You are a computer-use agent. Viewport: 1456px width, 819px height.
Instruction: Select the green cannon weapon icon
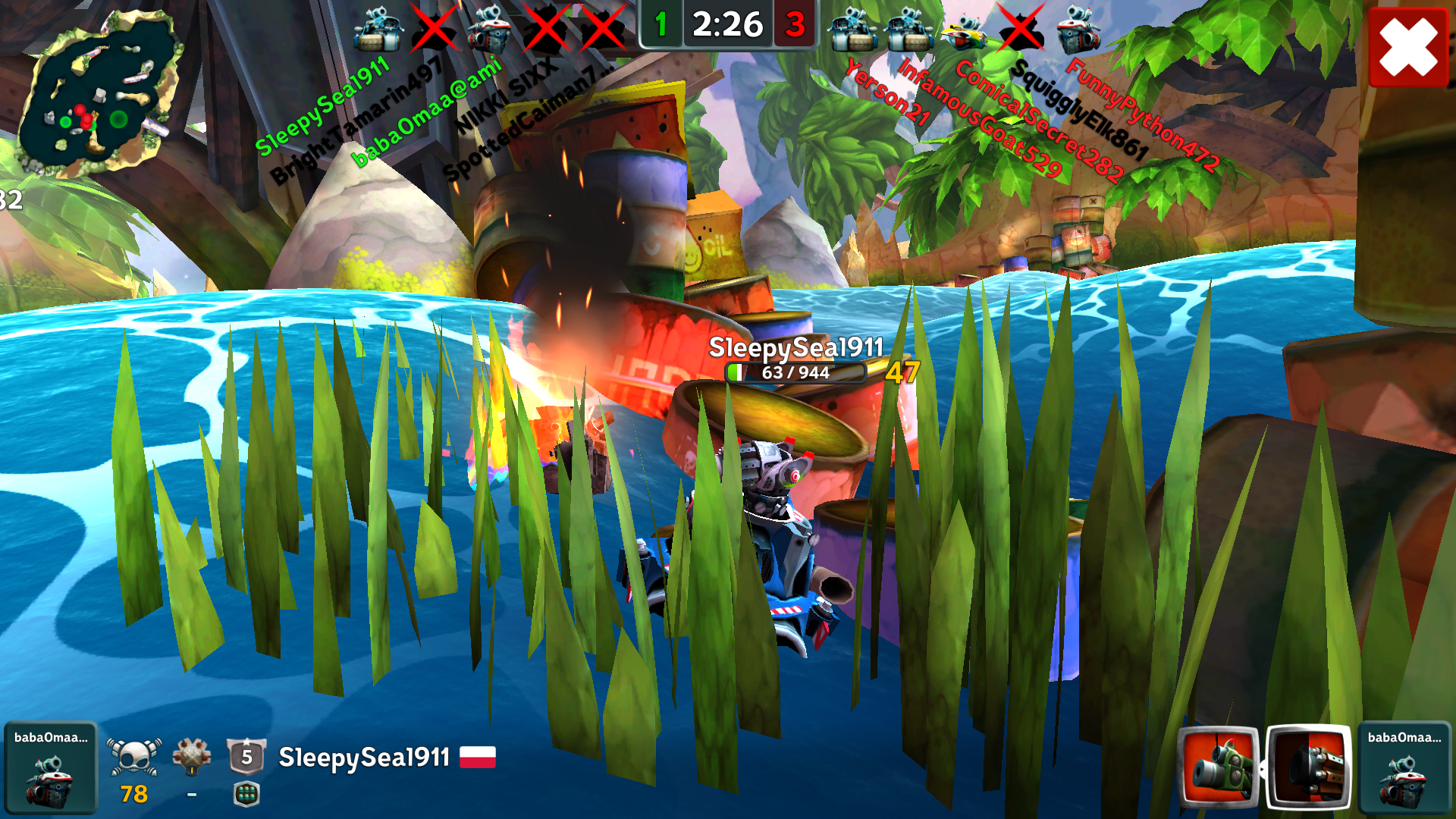coord(1218,767)
